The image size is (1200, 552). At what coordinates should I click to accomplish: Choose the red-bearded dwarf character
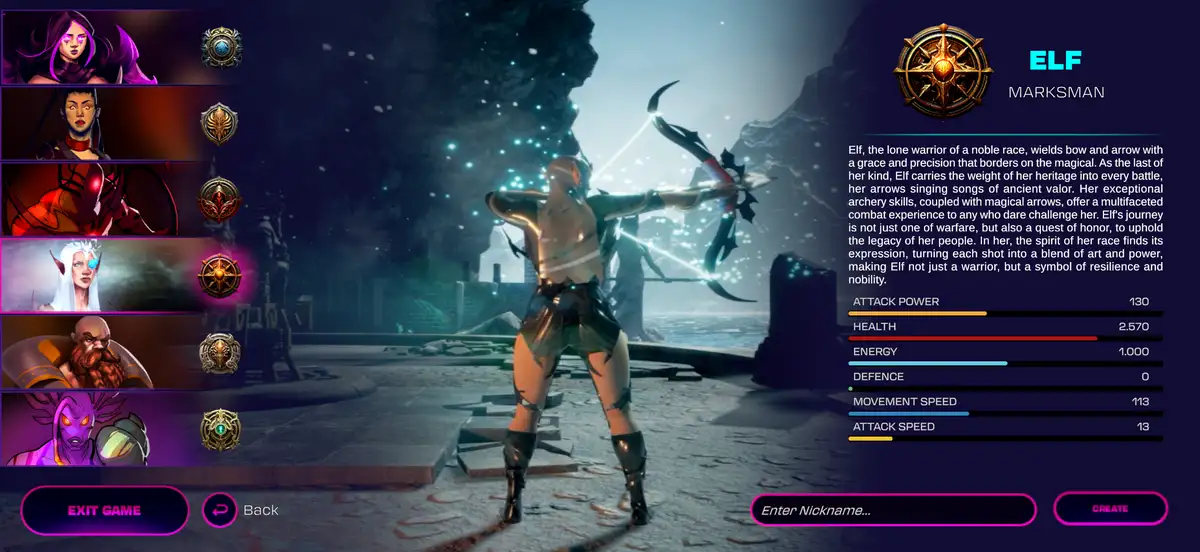[x=125, y=352]
